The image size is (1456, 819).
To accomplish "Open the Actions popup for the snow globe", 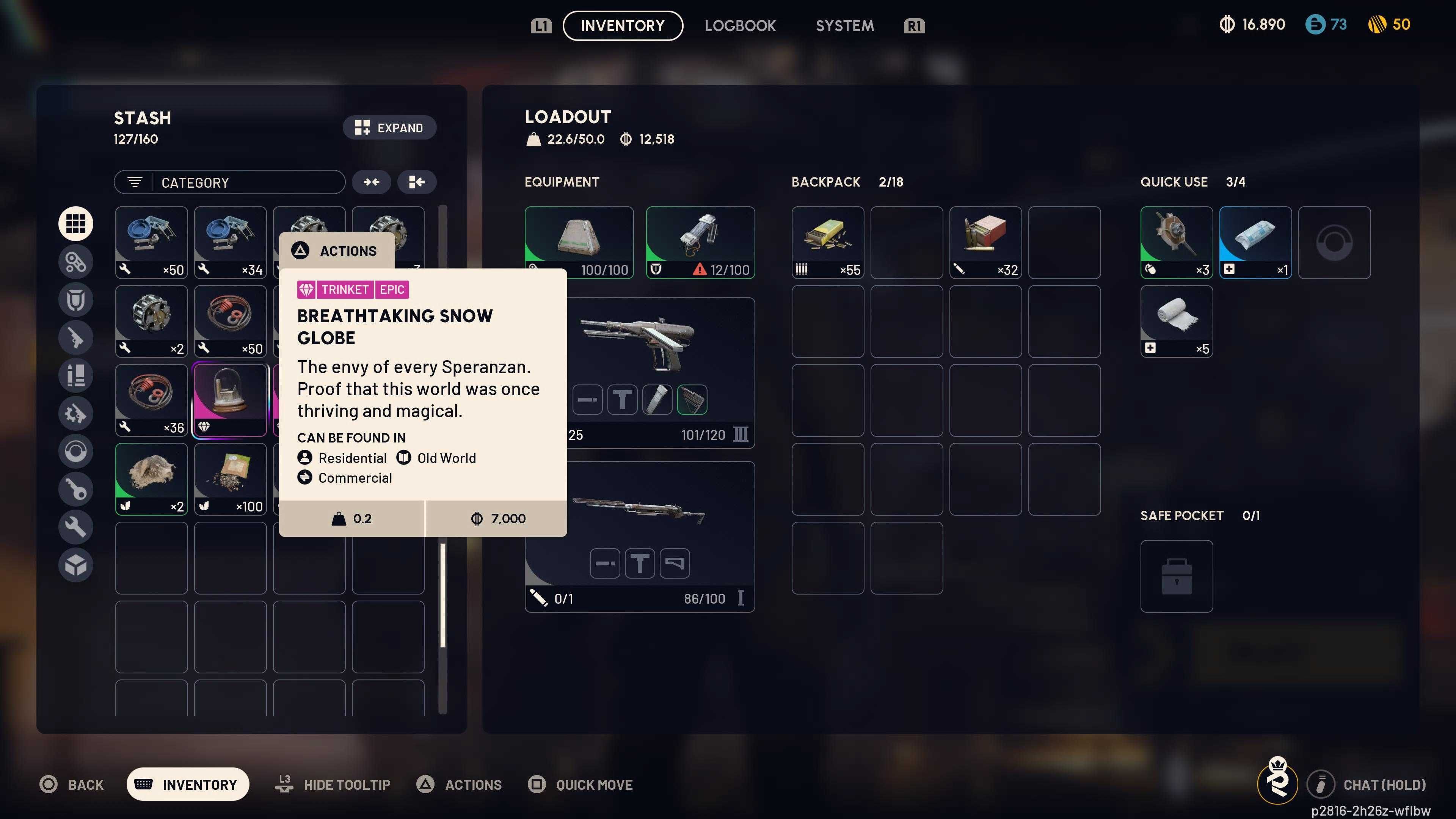I will [x=337, y=251].
